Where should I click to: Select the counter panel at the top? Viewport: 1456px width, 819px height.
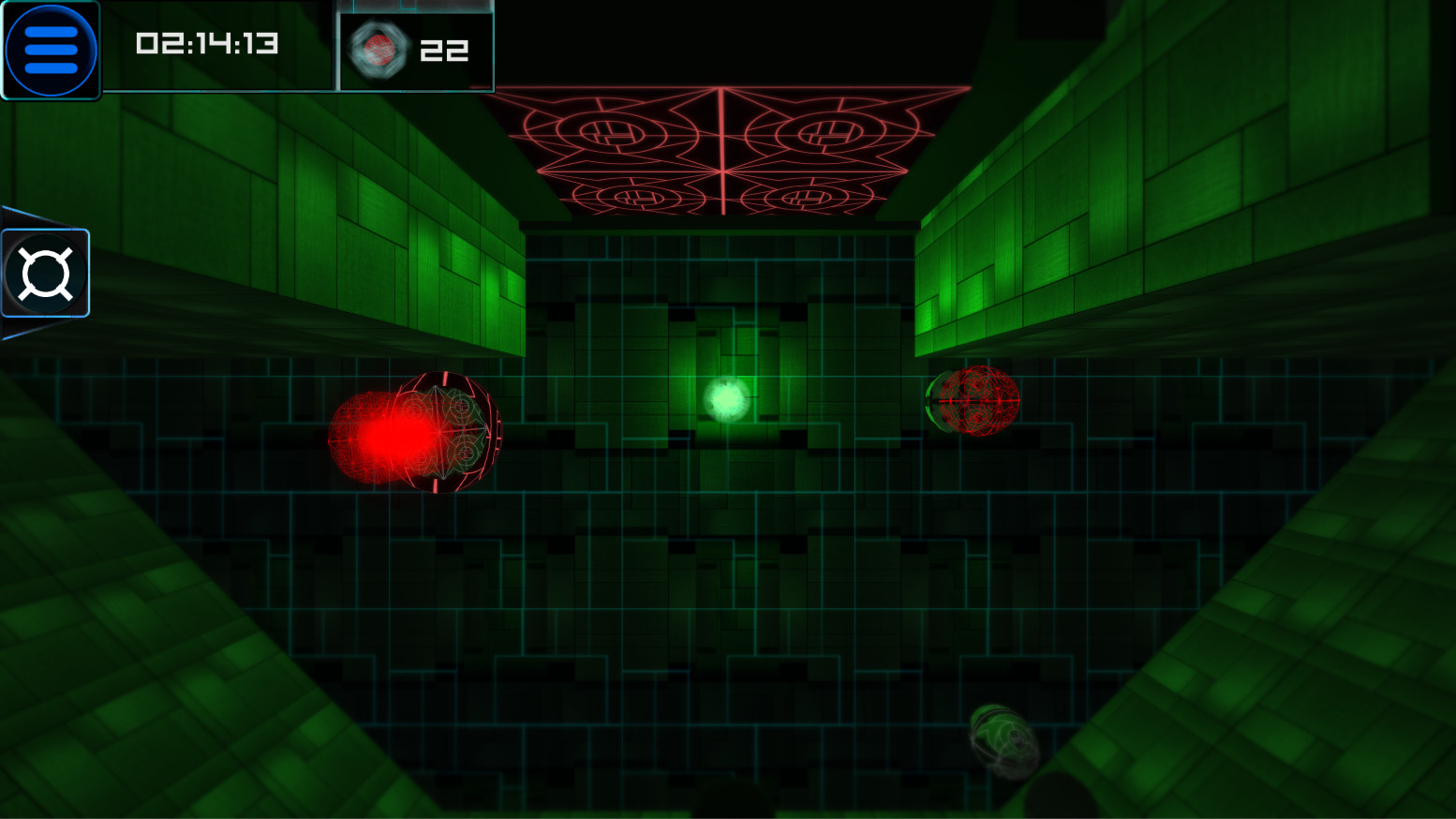415,51
